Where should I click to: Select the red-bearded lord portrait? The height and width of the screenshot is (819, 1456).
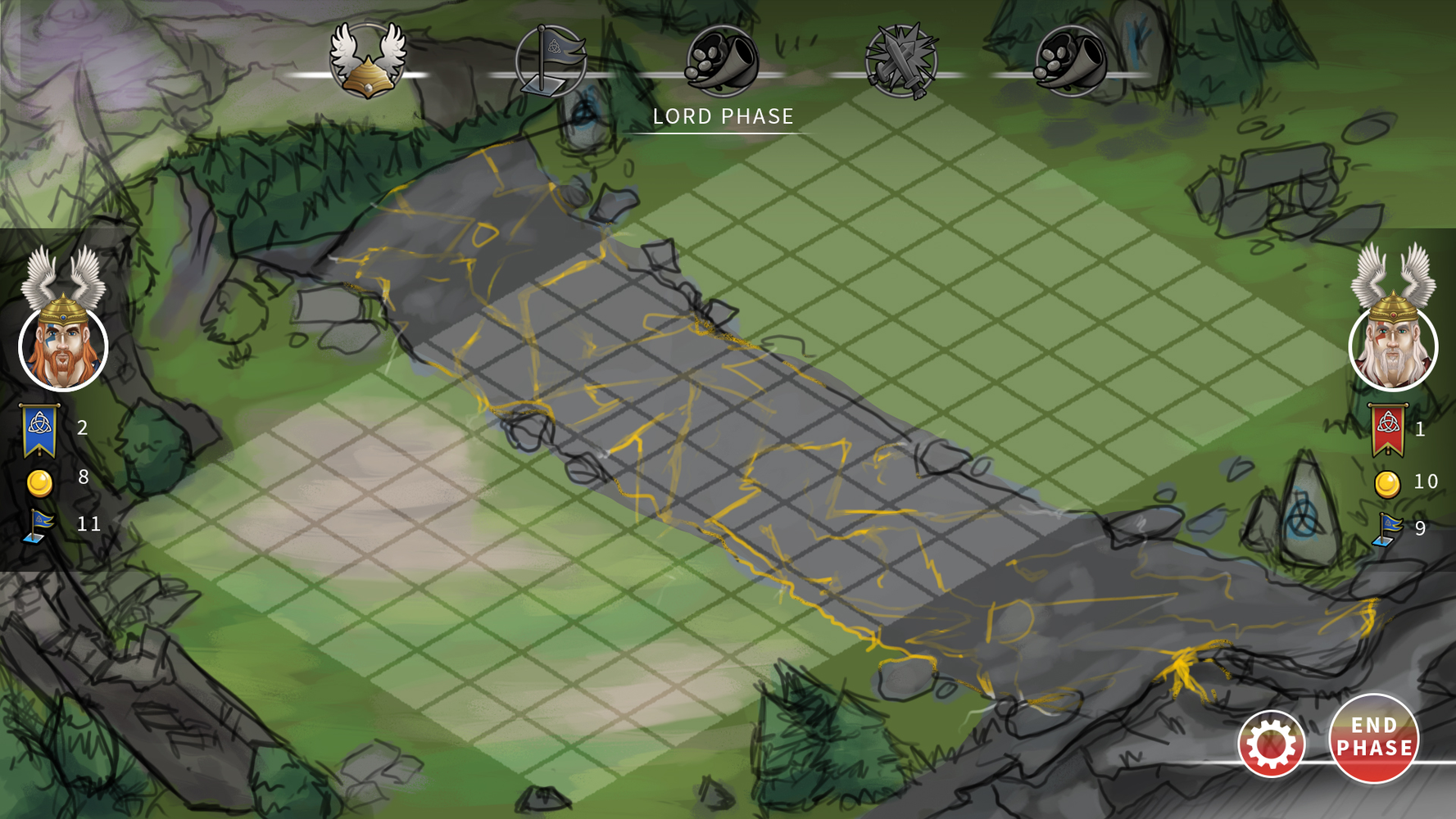click(x=63, y=347)
